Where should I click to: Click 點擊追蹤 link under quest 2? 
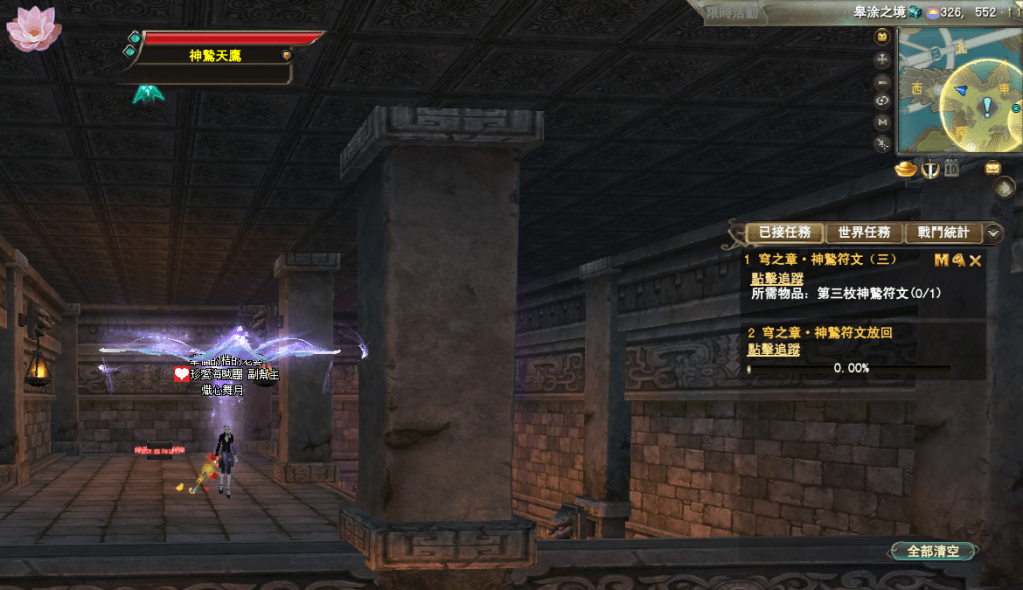click(773, 349)
